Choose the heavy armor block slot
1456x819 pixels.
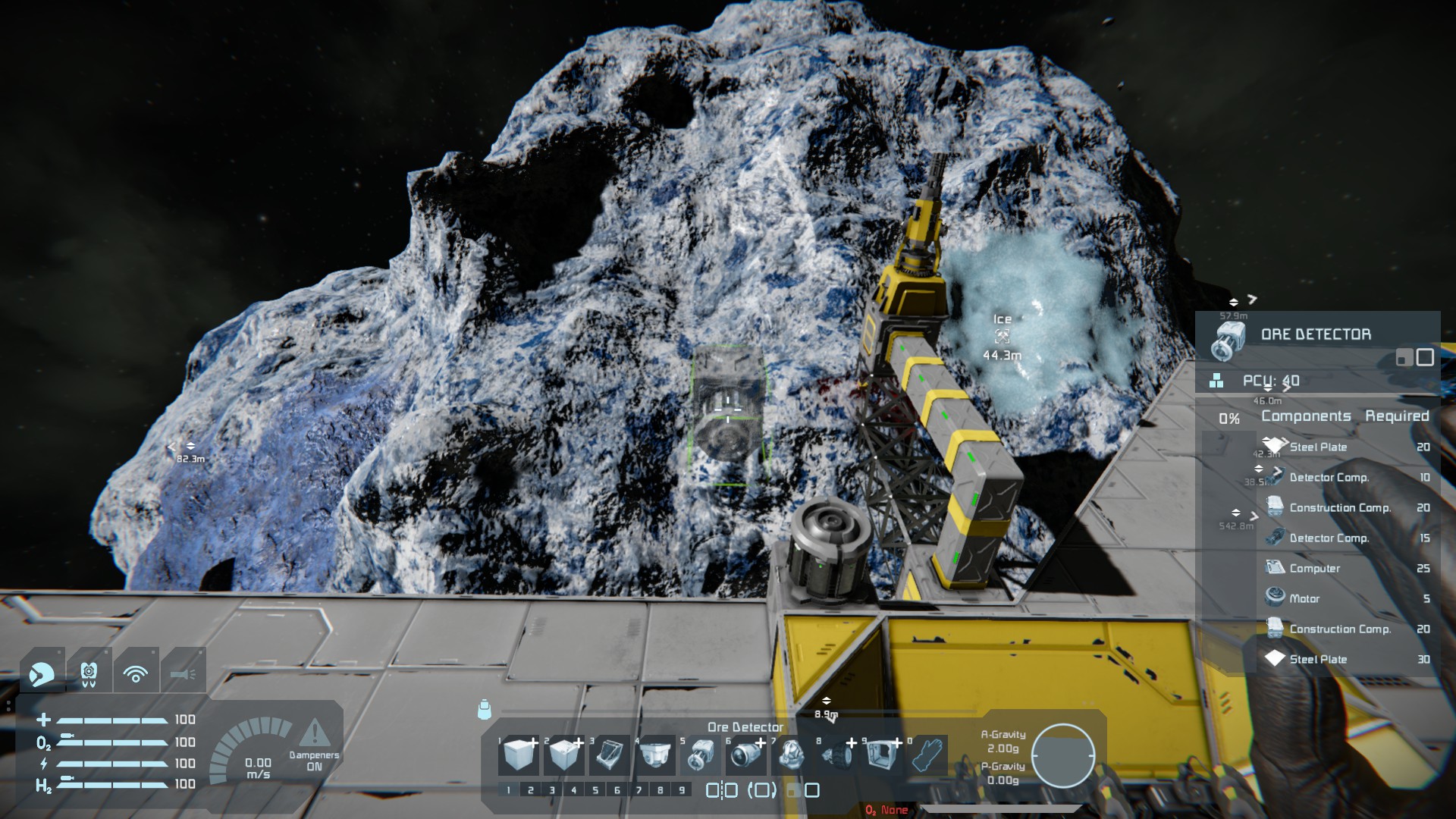coord(564,755)
